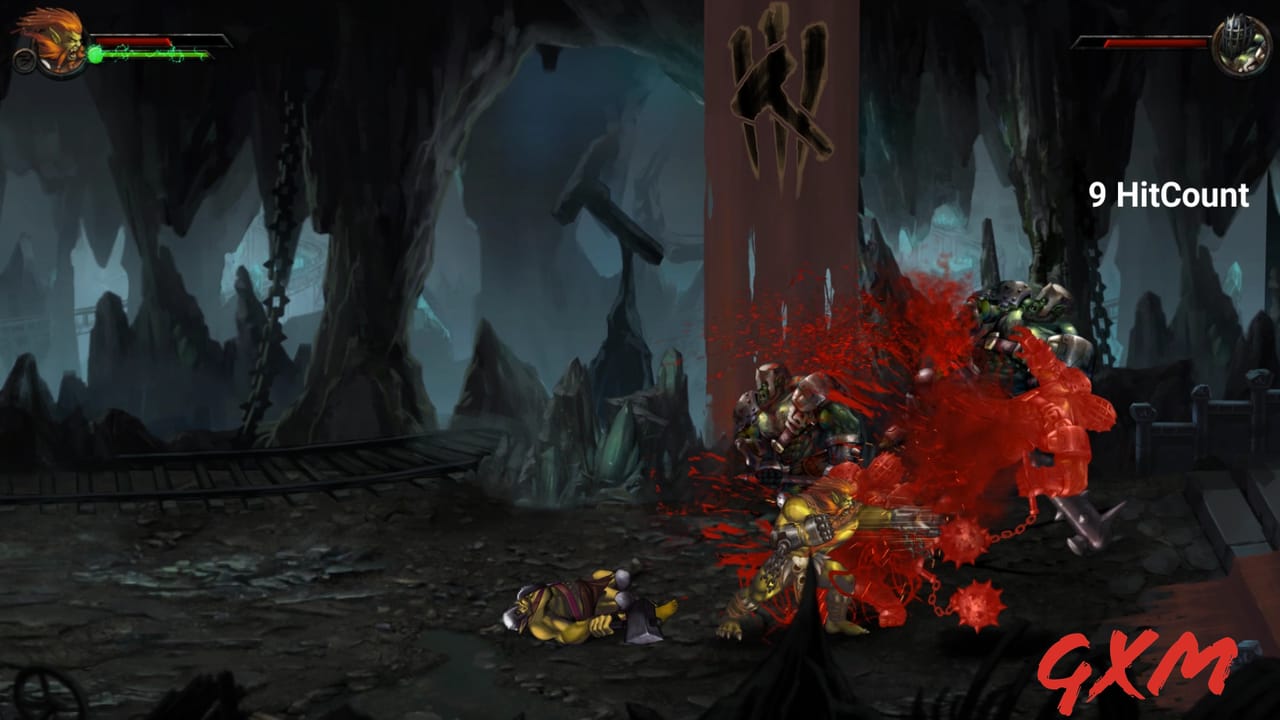Click the player's red health bar
The height and width of the screenshot is (720, 1280).
[x=135, y=41]
